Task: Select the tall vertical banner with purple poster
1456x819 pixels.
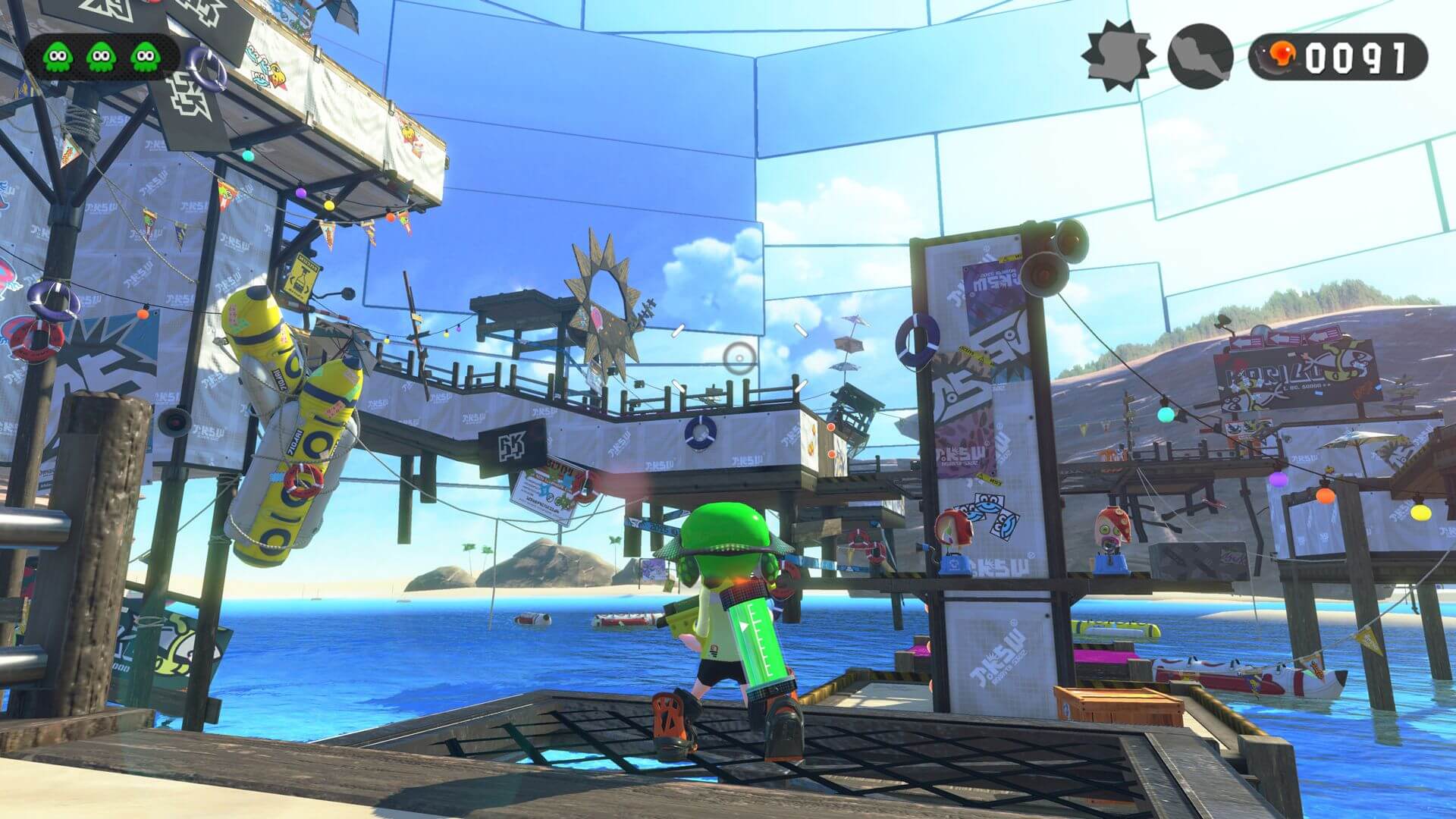Action: (986, 364)
